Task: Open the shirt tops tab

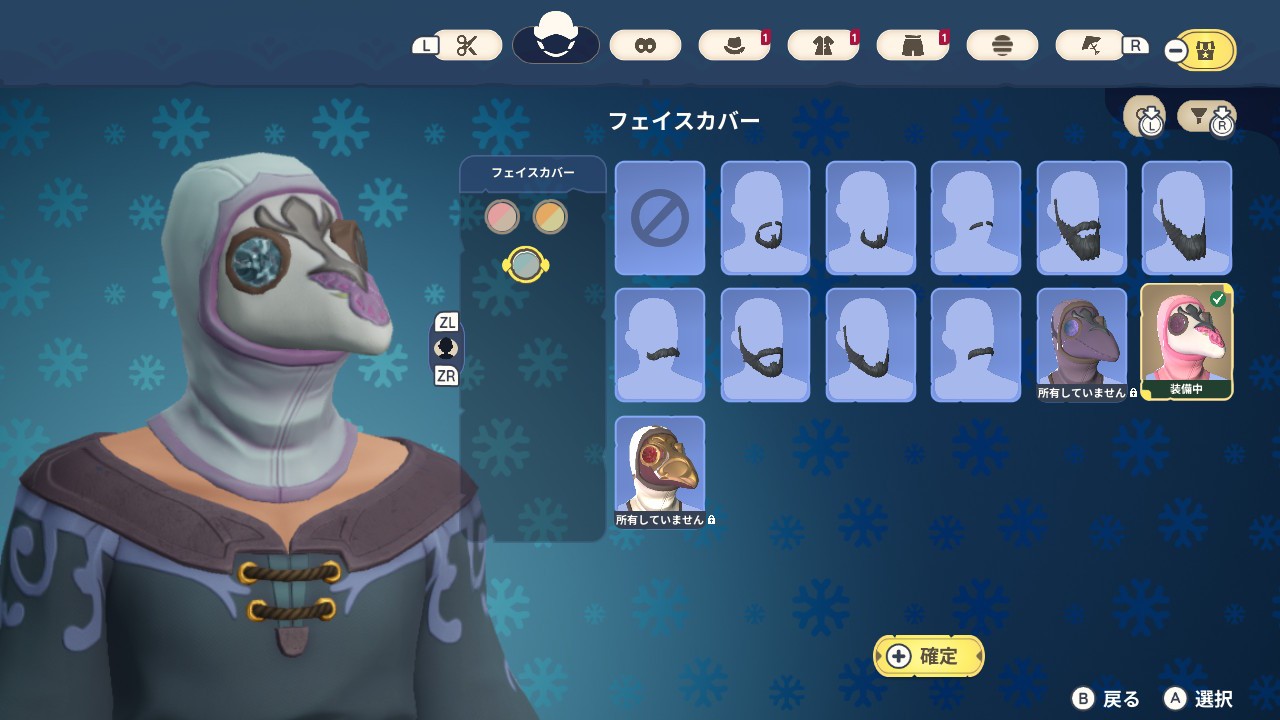Action: 823,45
